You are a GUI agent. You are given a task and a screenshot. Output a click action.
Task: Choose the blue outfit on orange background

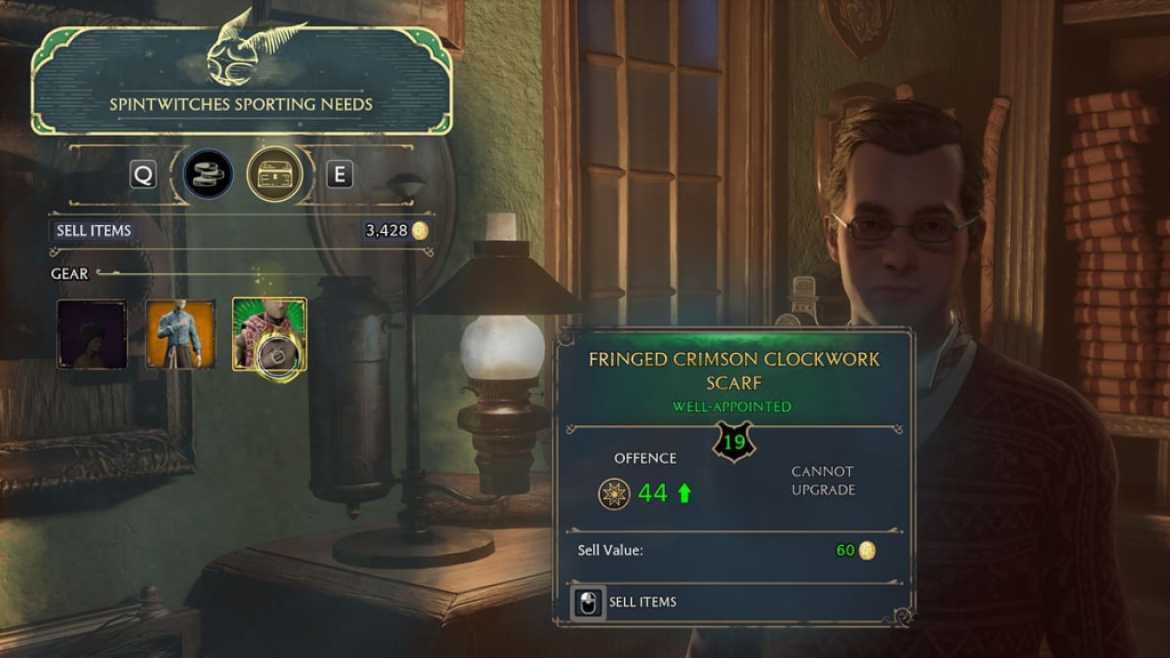(181, 334)
